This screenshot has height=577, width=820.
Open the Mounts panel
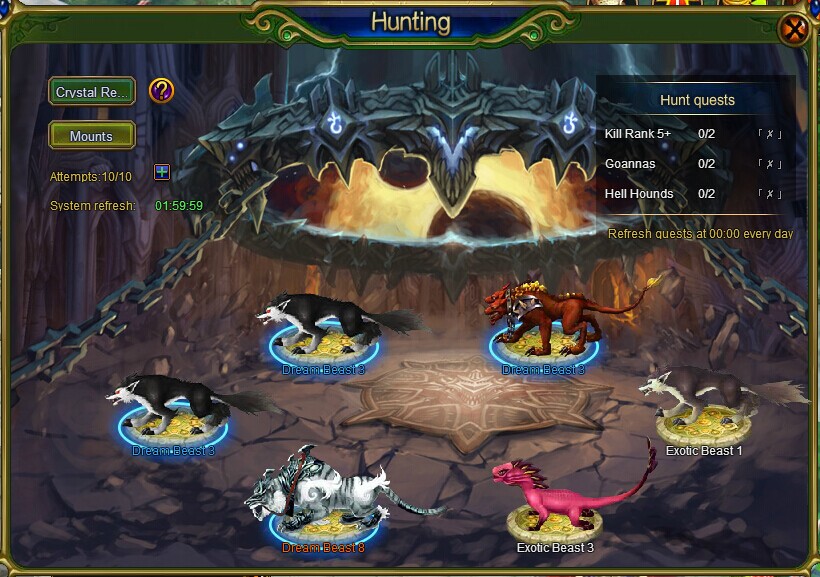92,136
